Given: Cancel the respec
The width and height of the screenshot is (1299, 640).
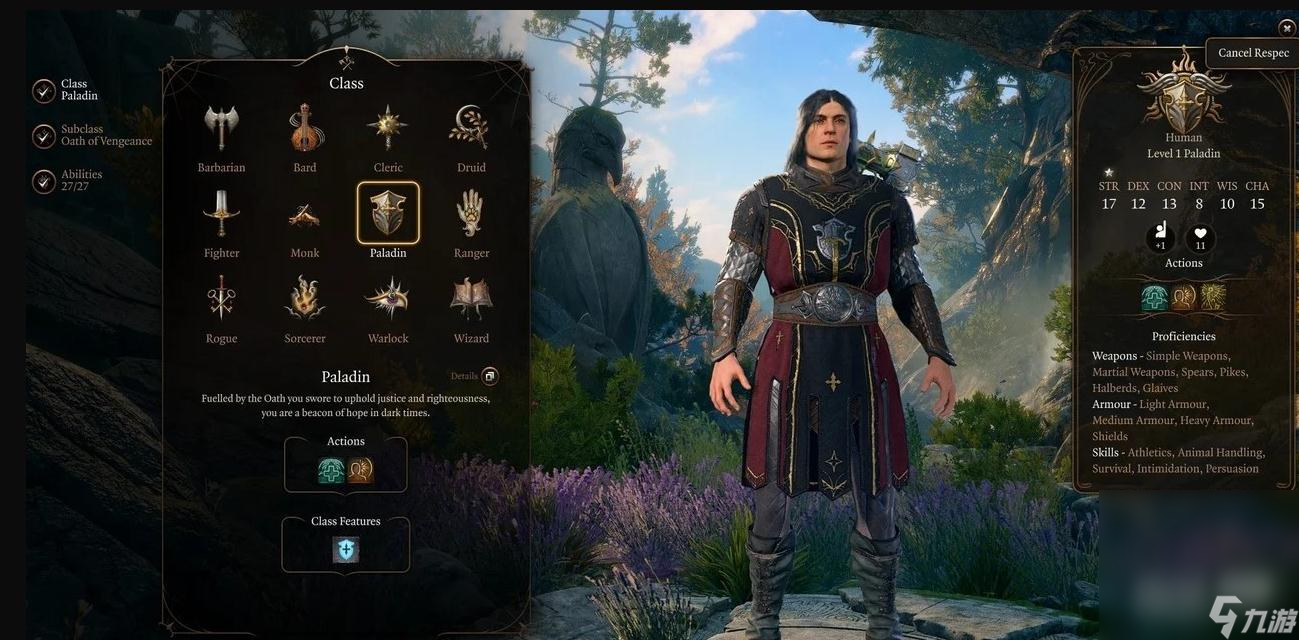Looking at the screenshot, I should click(x=1253, y=53).
